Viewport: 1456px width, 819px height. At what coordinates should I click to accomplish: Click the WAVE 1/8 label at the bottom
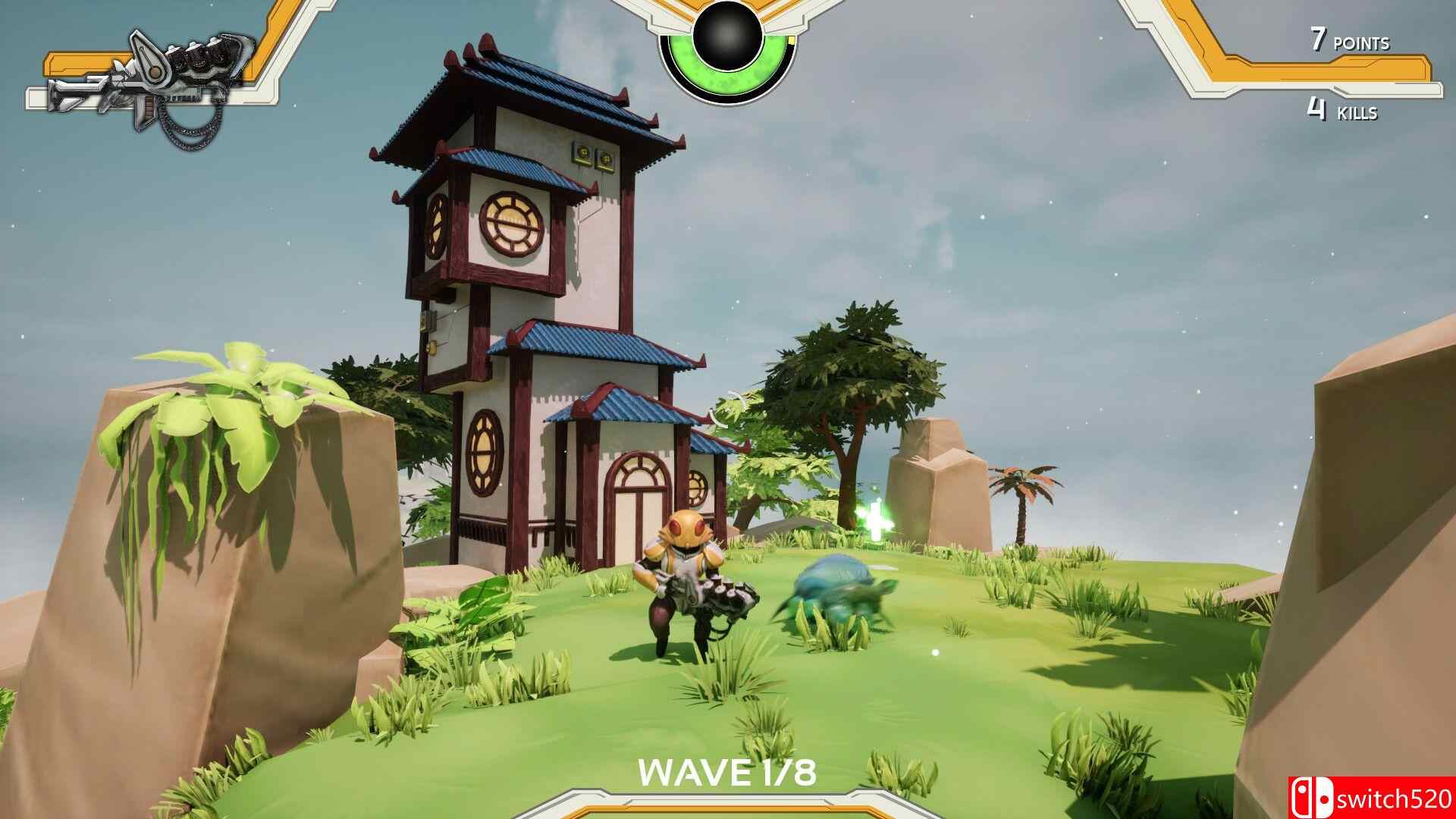(726, 773)
